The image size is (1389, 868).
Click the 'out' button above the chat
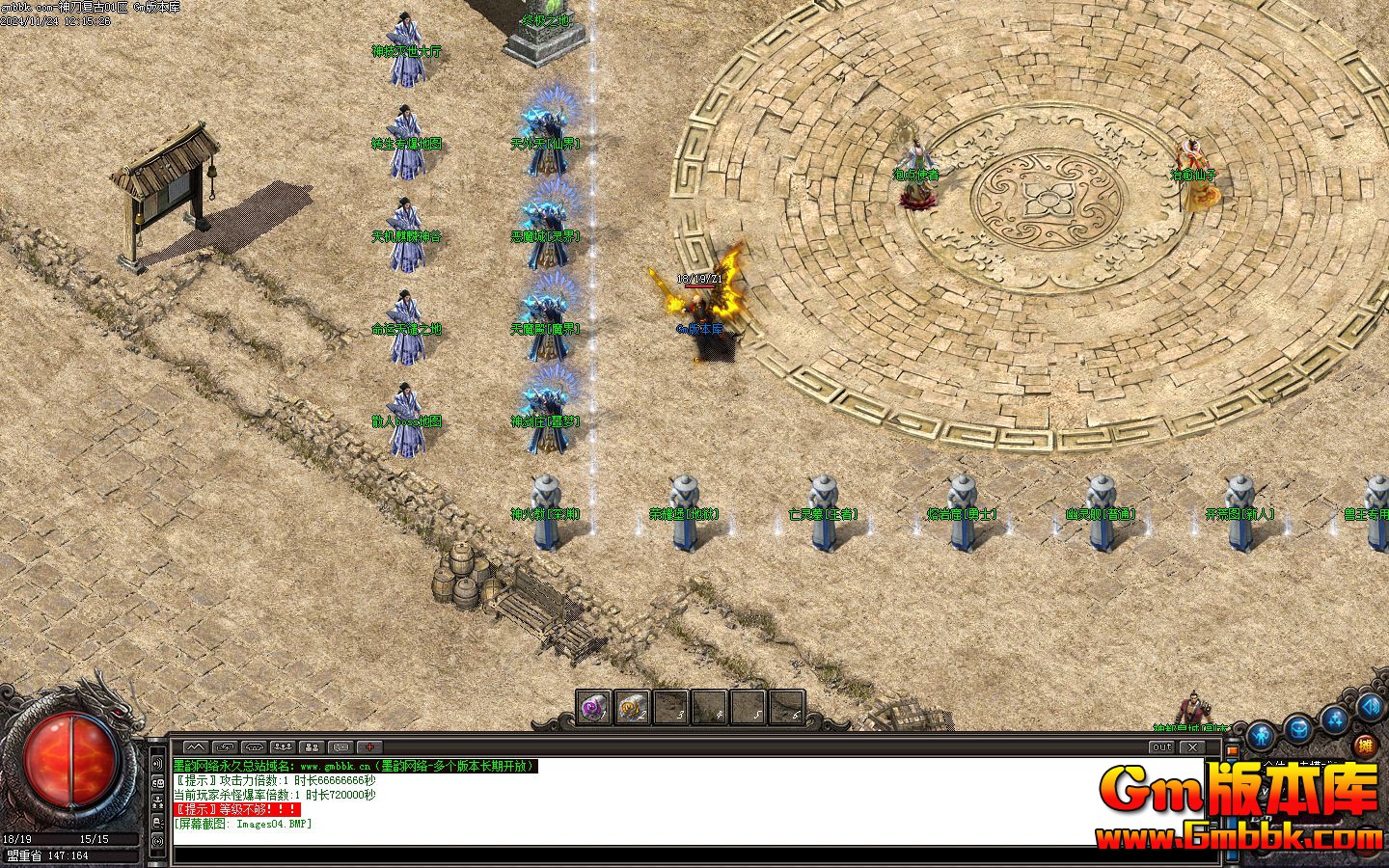pos(1161,747)
